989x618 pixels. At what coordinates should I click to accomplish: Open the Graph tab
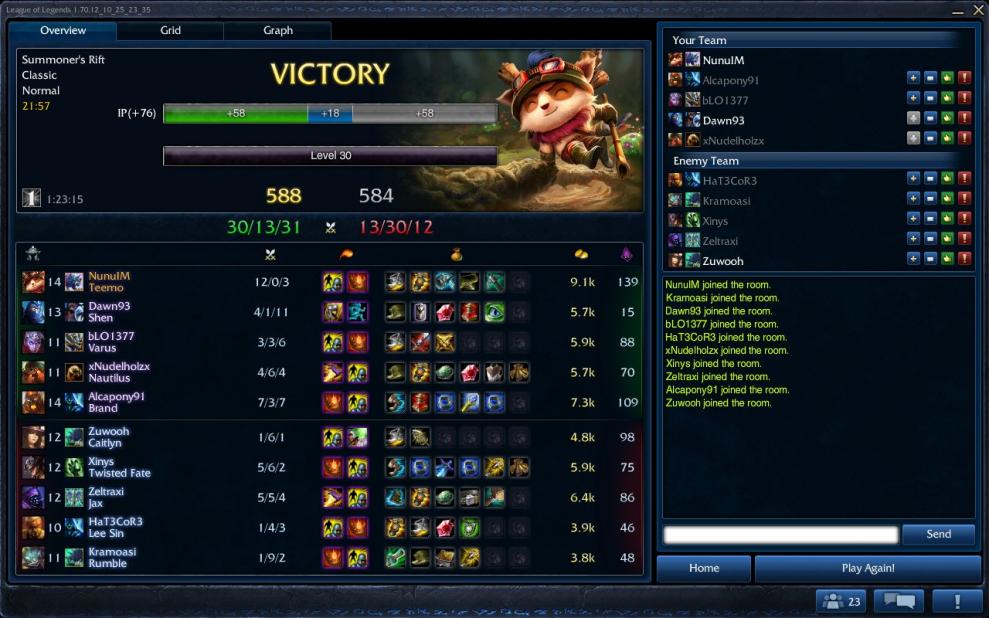click(278, 31)
